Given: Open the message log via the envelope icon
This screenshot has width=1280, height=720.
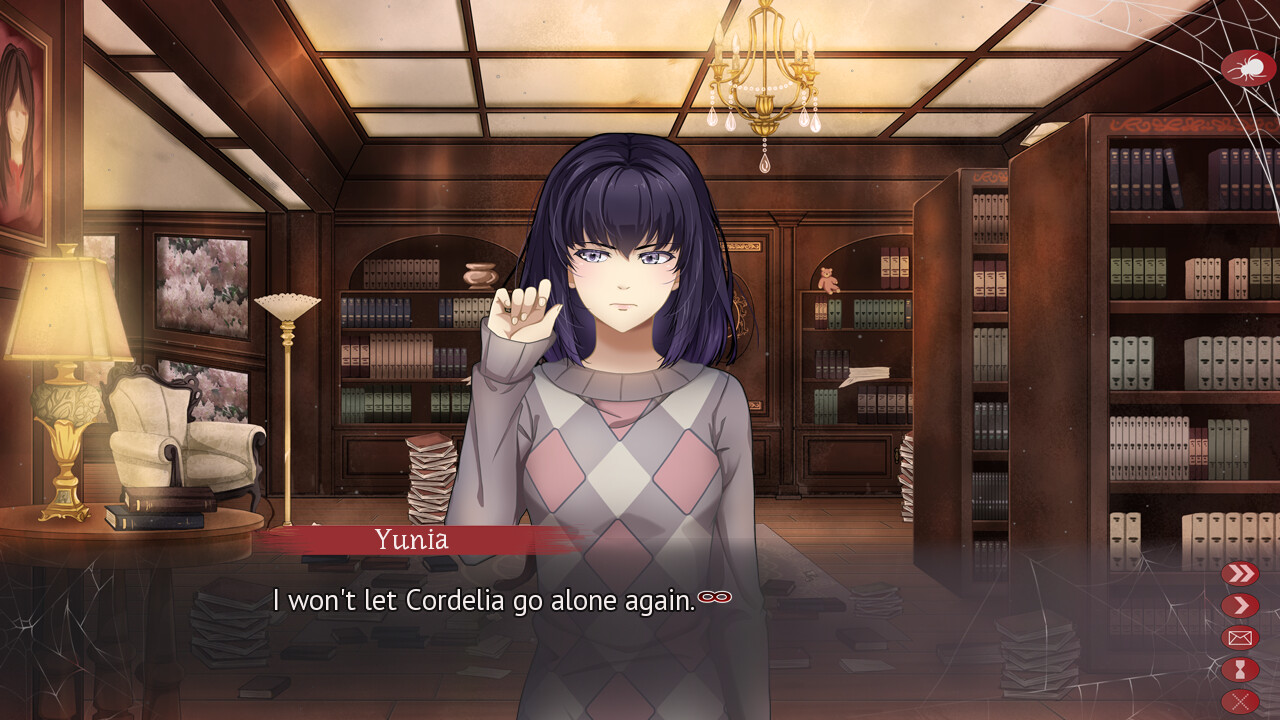Looking at the screenshot, I should [1240, 637].
